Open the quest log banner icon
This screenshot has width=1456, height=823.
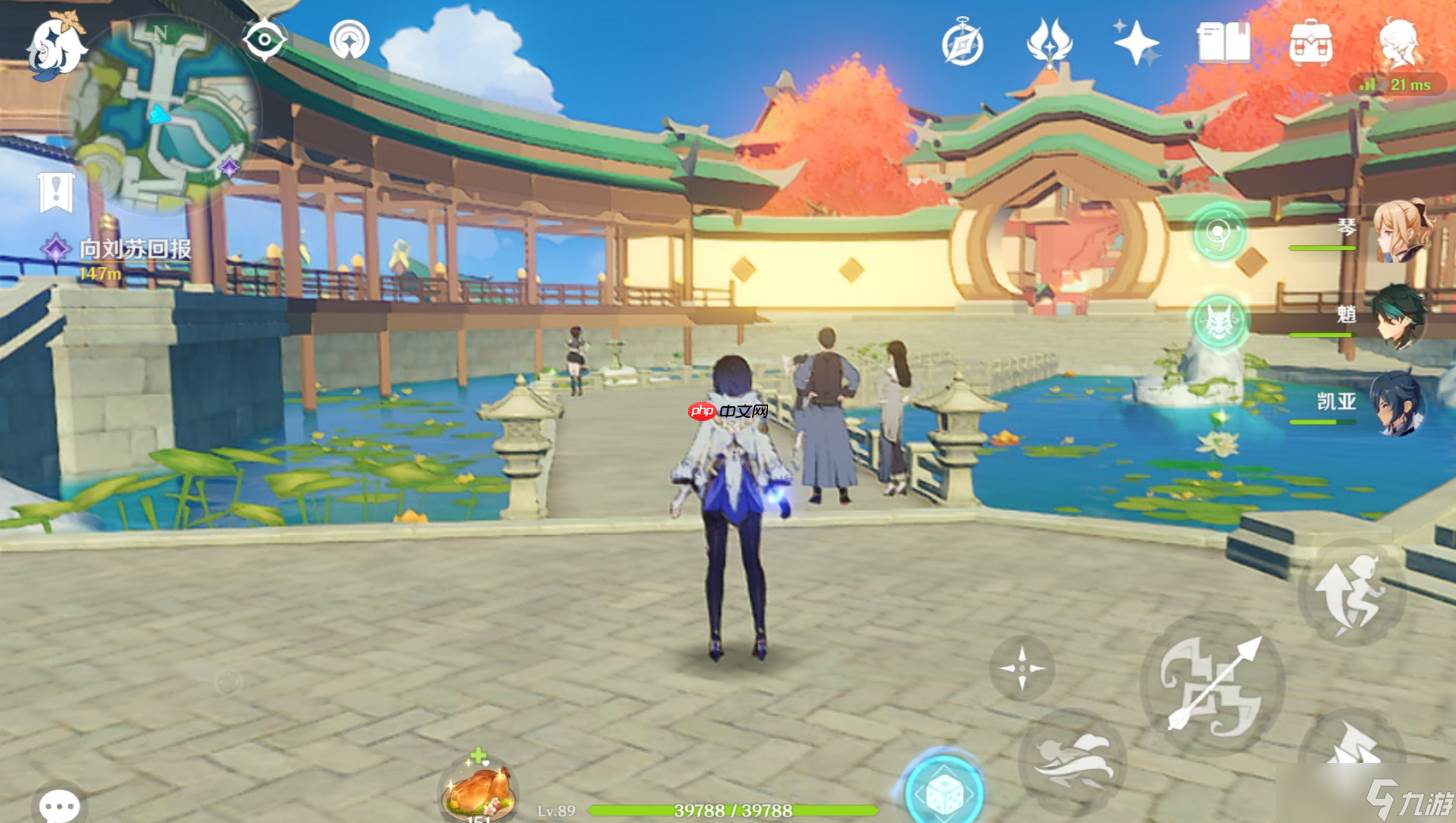(56, 192)
